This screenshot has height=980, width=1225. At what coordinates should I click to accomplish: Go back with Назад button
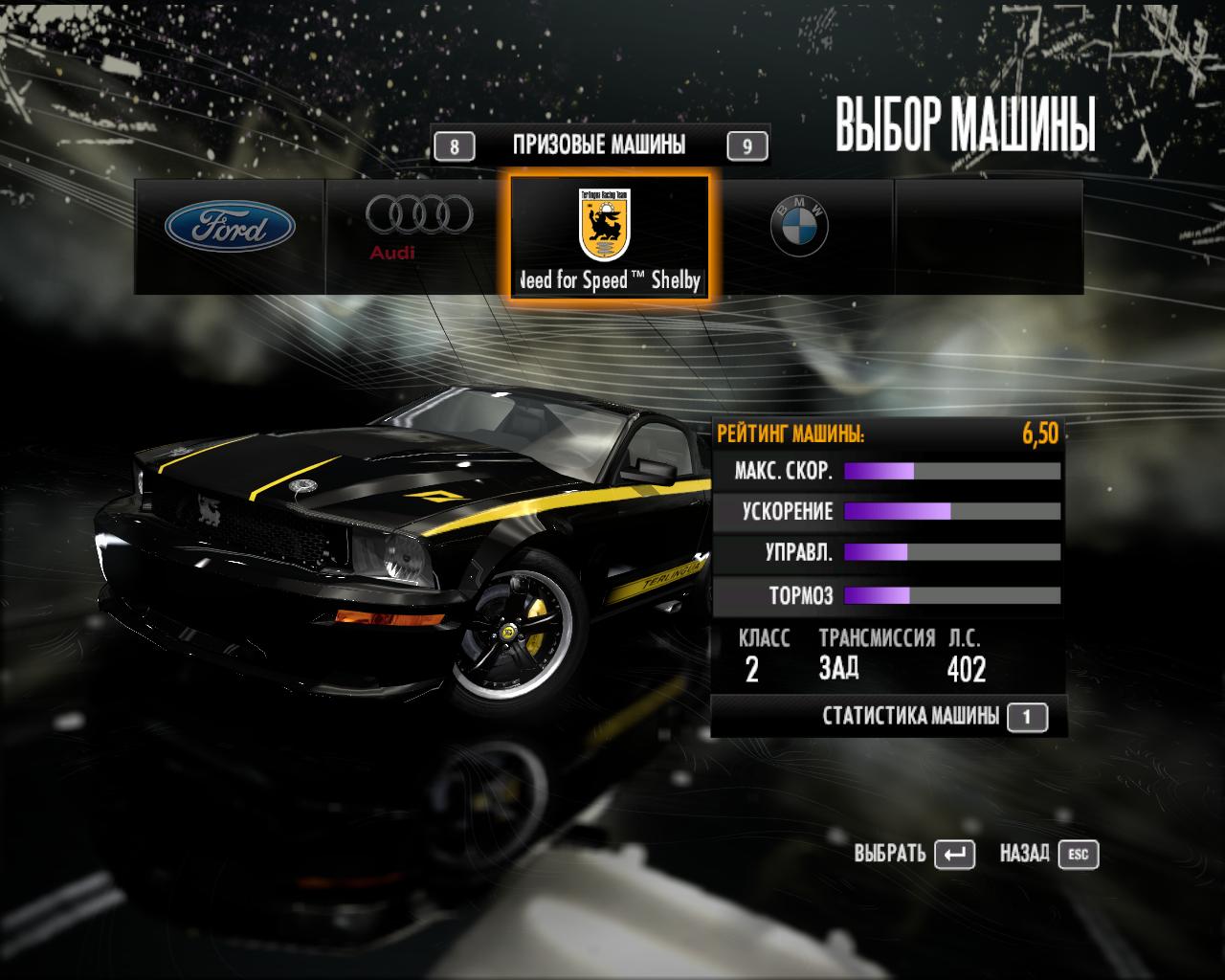click(1079, 854)
